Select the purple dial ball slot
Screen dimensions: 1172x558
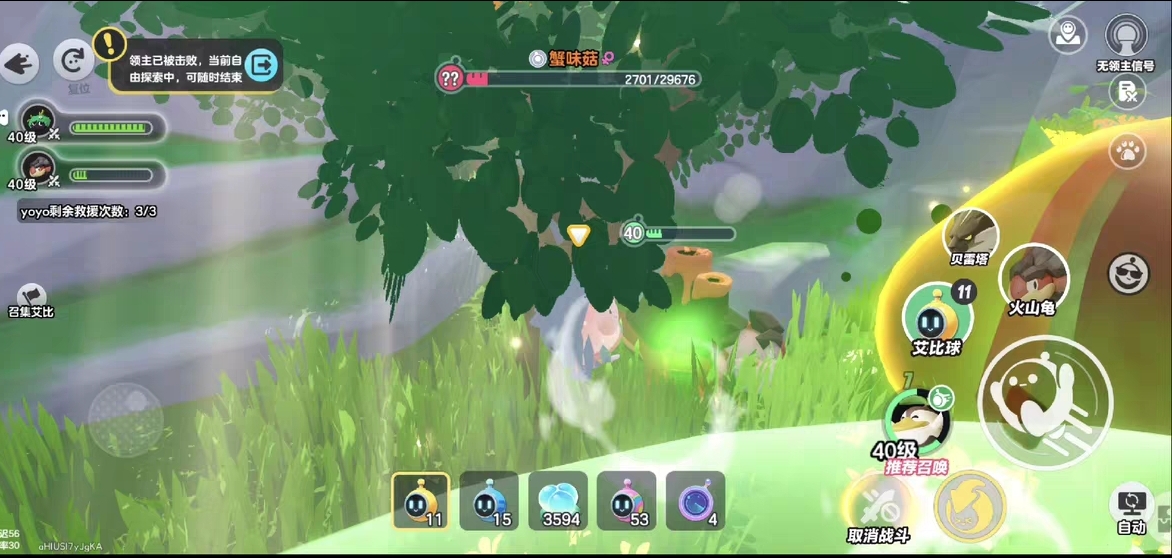(x=695, y=501)
